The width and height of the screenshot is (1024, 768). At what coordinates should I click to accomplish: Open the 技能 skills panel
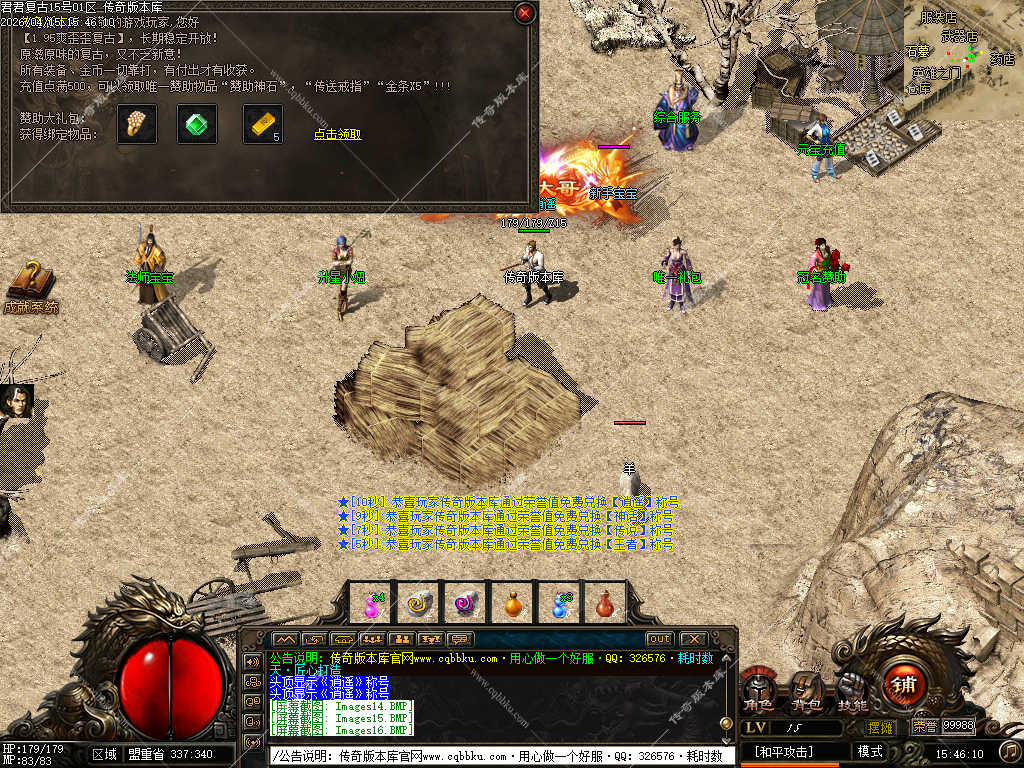(852, 689)
